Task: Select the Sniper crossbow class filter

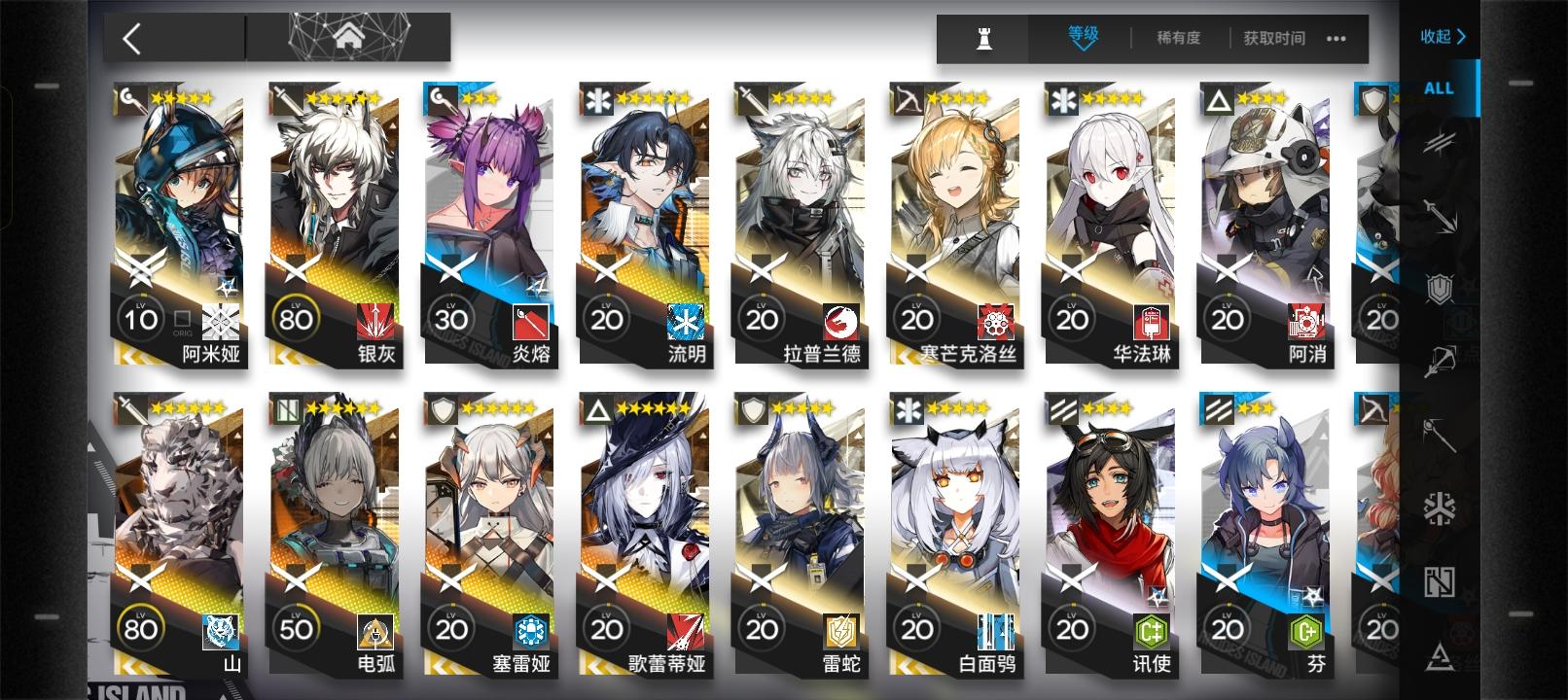Action: click(1440, 357)
